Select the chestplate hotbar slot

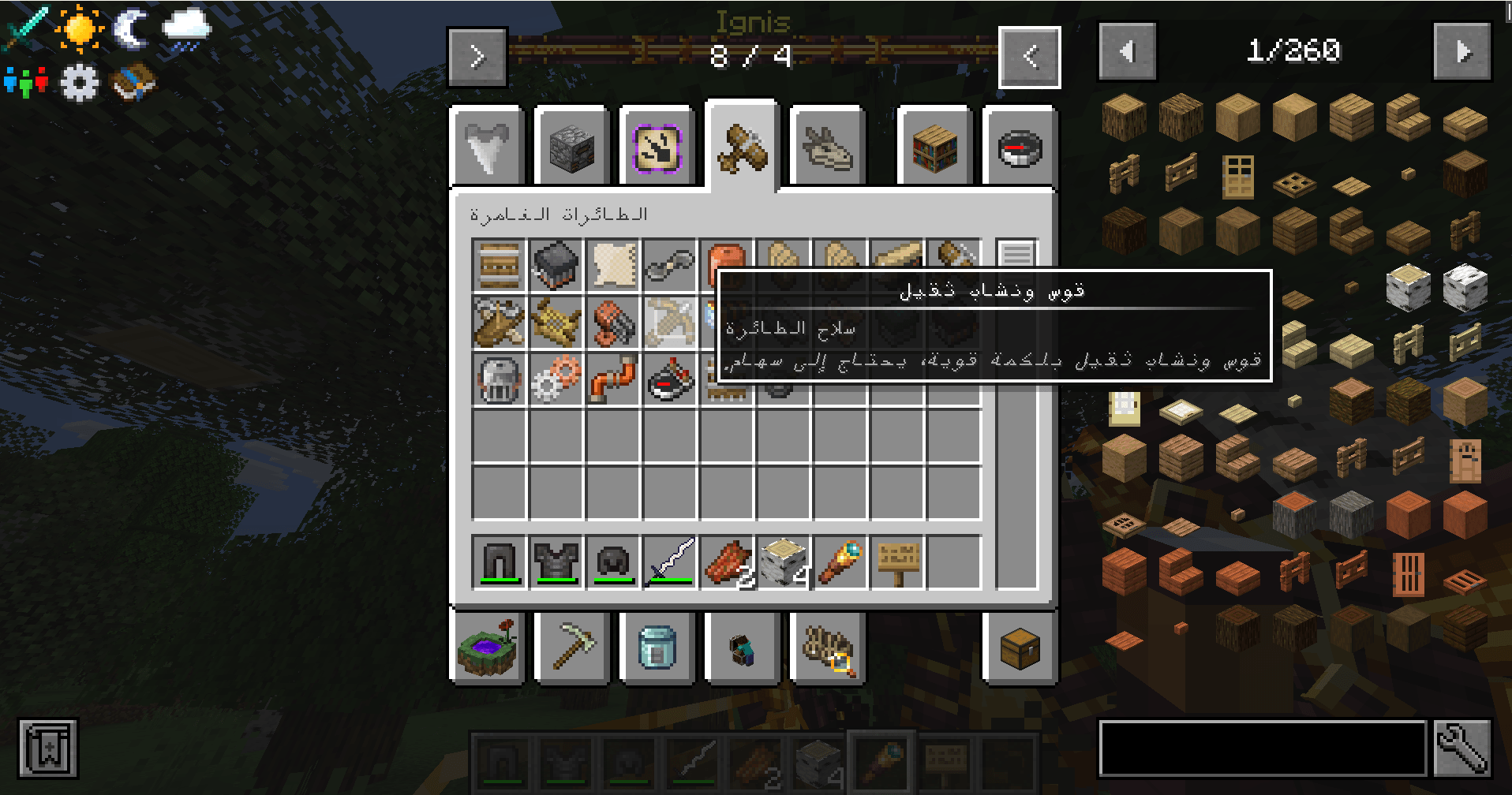click(556, 562)
